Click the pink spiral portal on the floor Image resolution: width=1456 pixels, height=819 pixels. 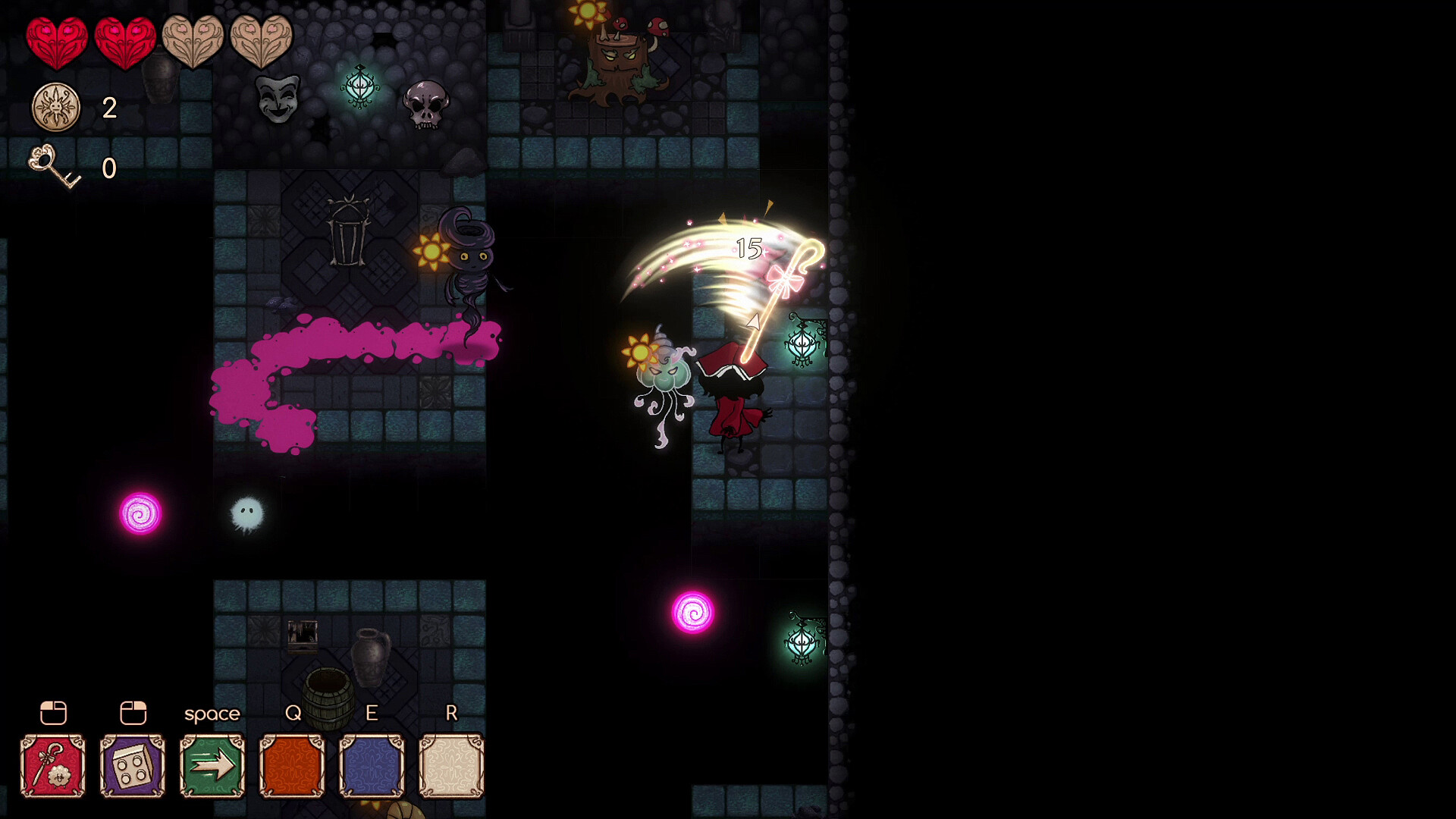[141, 514]
